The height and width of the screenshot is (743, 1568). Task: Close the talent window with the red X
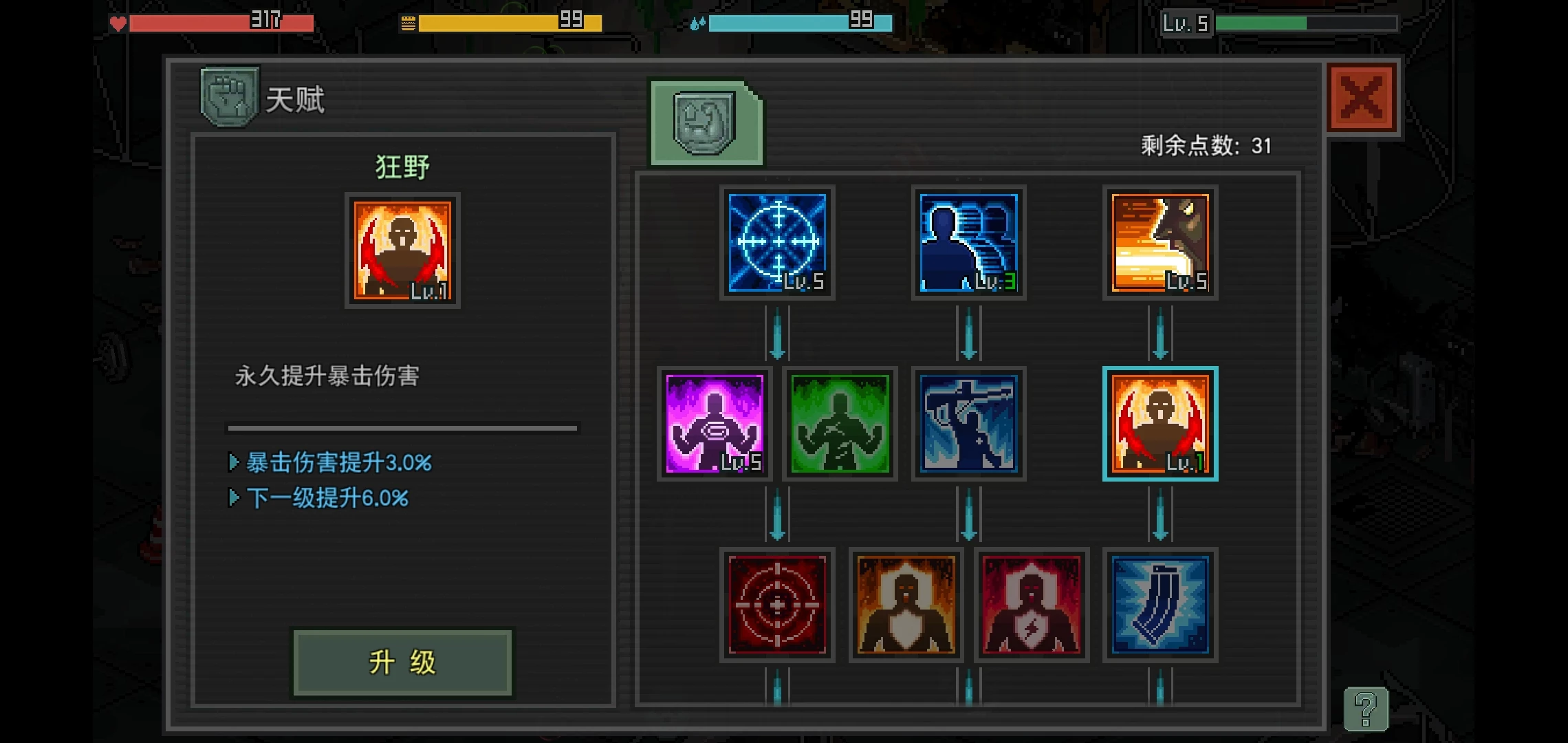(x=1362, y=98)
